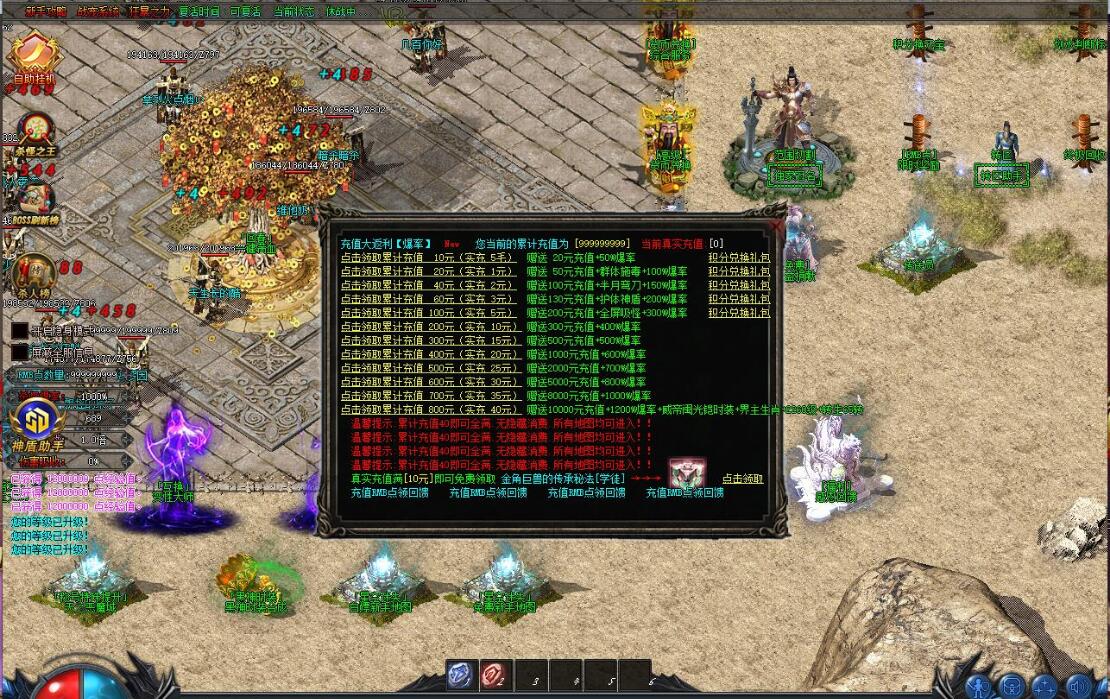Claim the 100元 cumulative recharge reward
The width and height of the screenshot is (1110, 699).
click(427, 313)
